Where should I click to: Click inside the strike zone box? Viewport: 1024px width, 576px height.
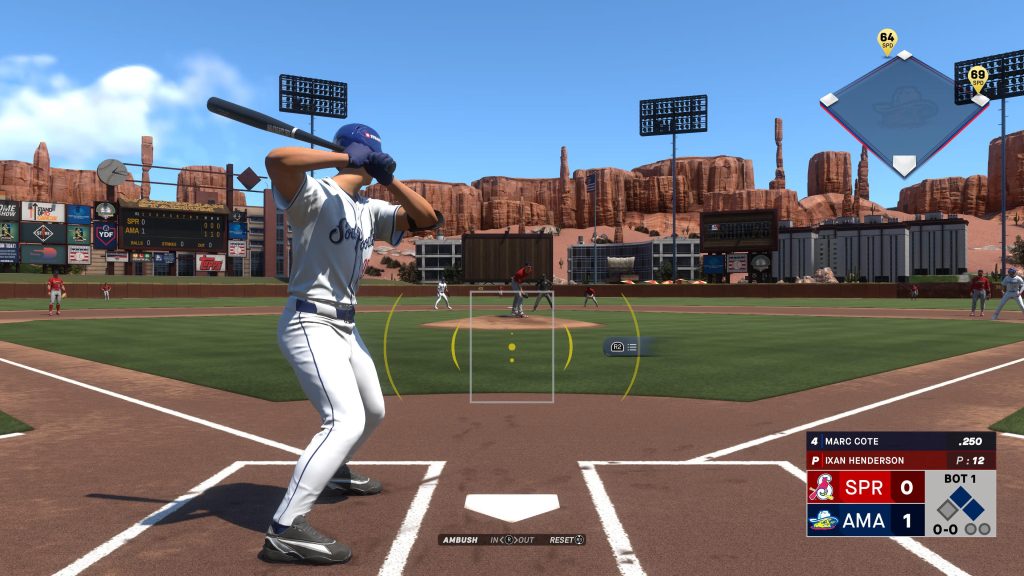tap(512, 346)
